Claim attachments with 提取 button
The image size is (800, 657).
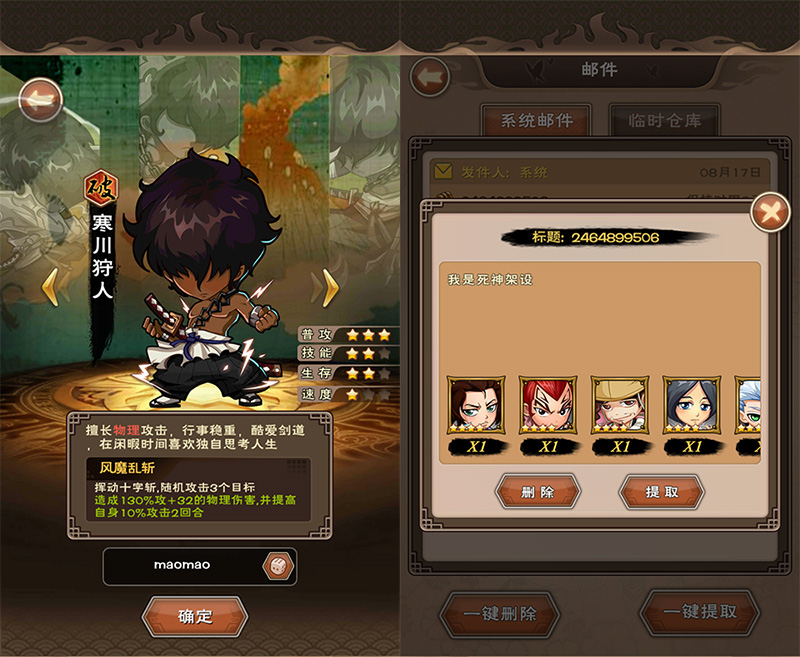coord(662,492)
